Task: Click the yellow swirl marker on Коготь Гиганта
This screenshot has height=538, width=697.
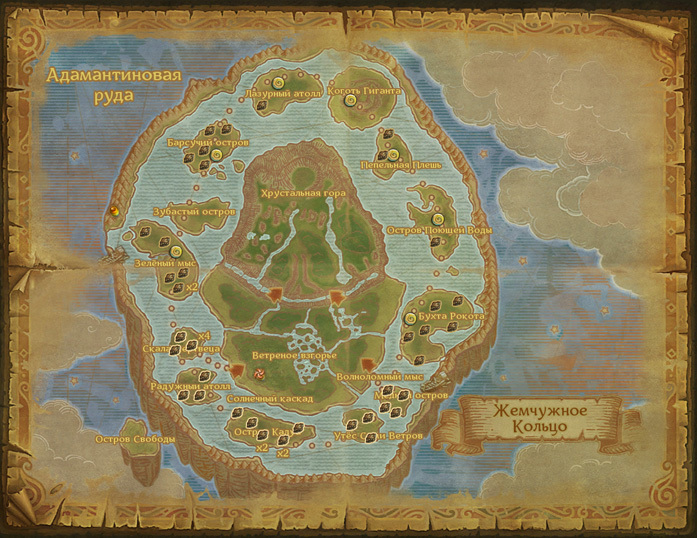Action: point(349,101)
